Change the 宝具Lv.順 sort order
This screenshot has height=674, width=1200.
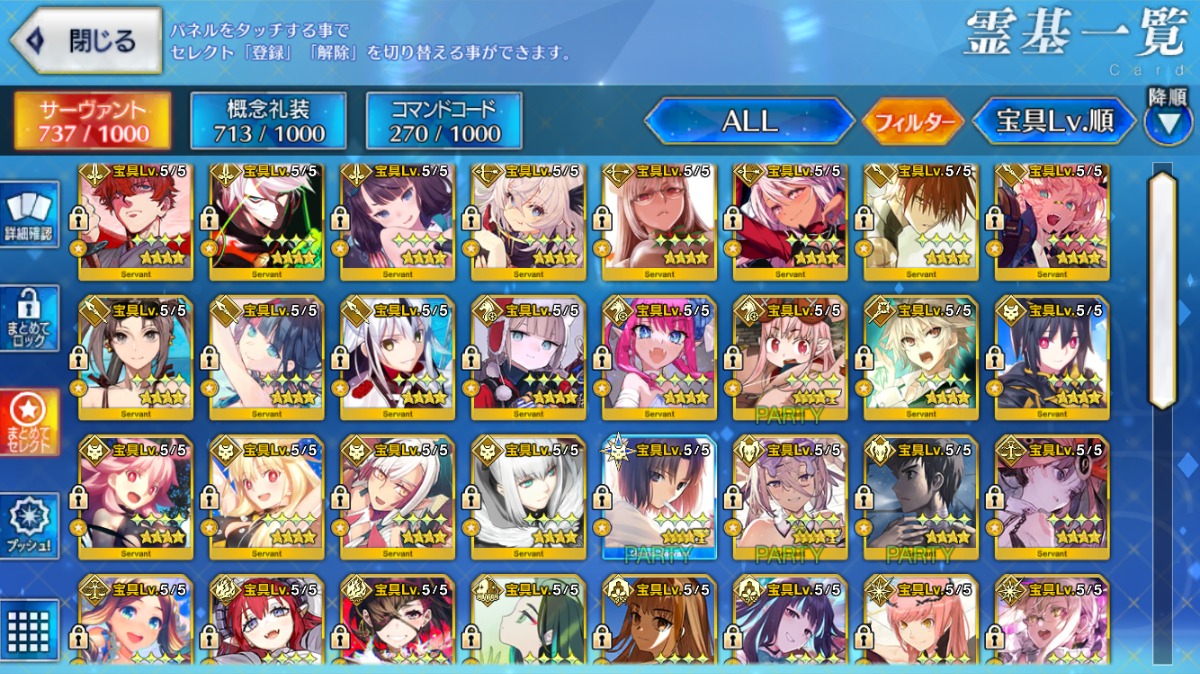tap(1054, 122)
